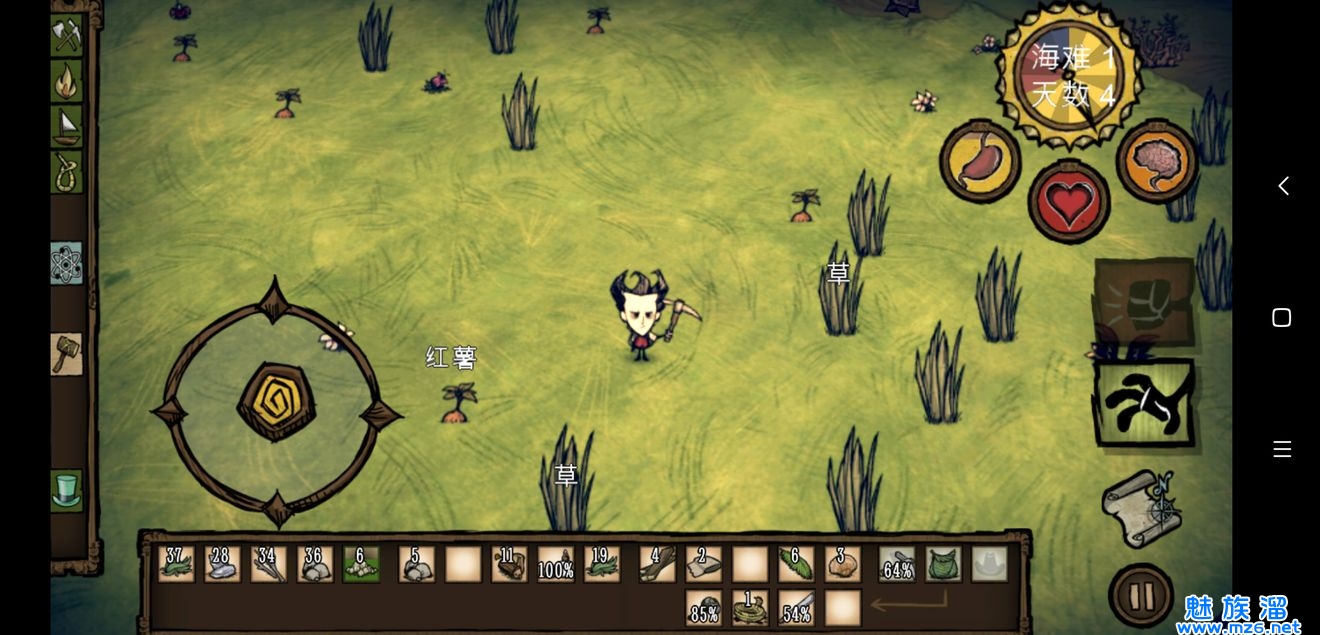The image size is (1320, 635).
Task: Open the Structures hammer crafting tab
Action: 67,354
